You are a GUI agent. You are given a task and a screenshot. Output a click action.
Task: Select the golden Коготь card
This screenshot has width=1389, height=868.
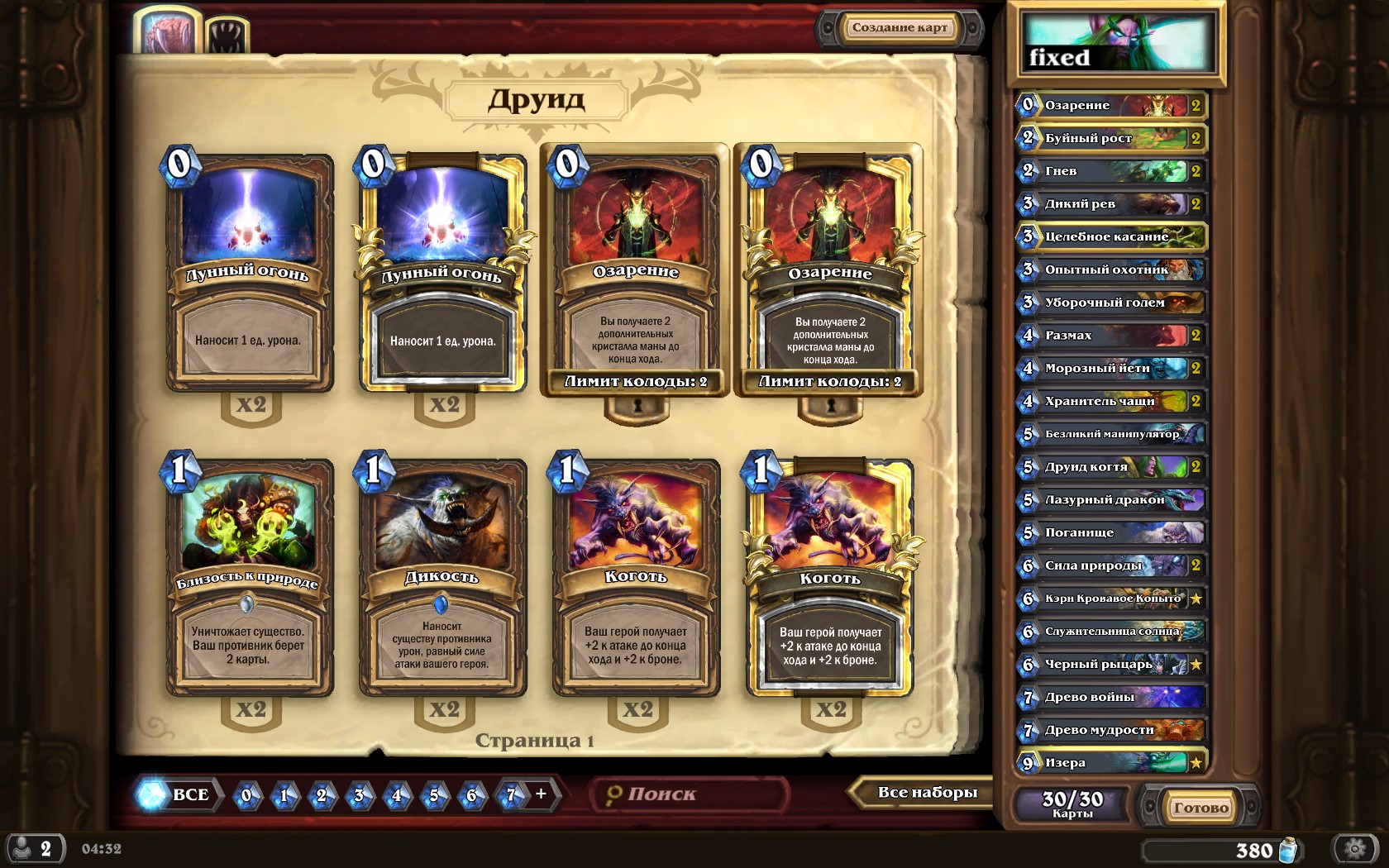click(830, 577)
